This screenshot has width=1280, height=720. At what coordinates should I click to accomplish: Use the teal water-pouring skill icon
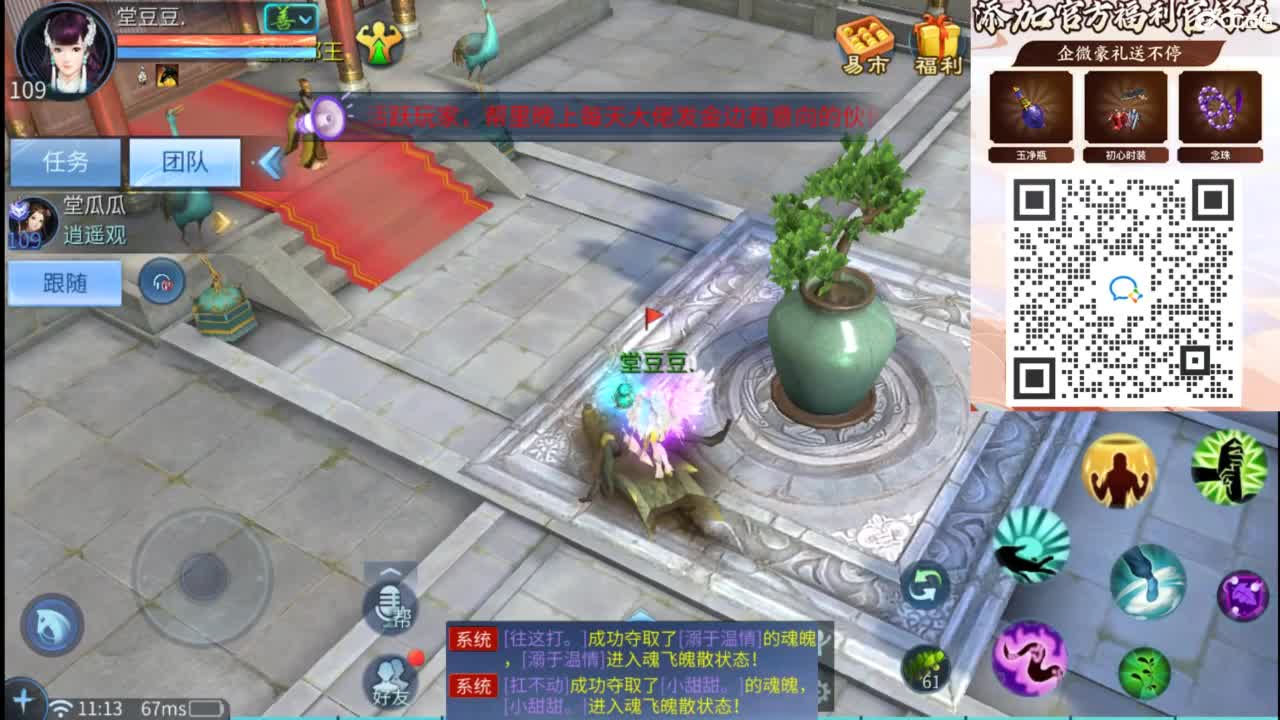[1148, 580]
